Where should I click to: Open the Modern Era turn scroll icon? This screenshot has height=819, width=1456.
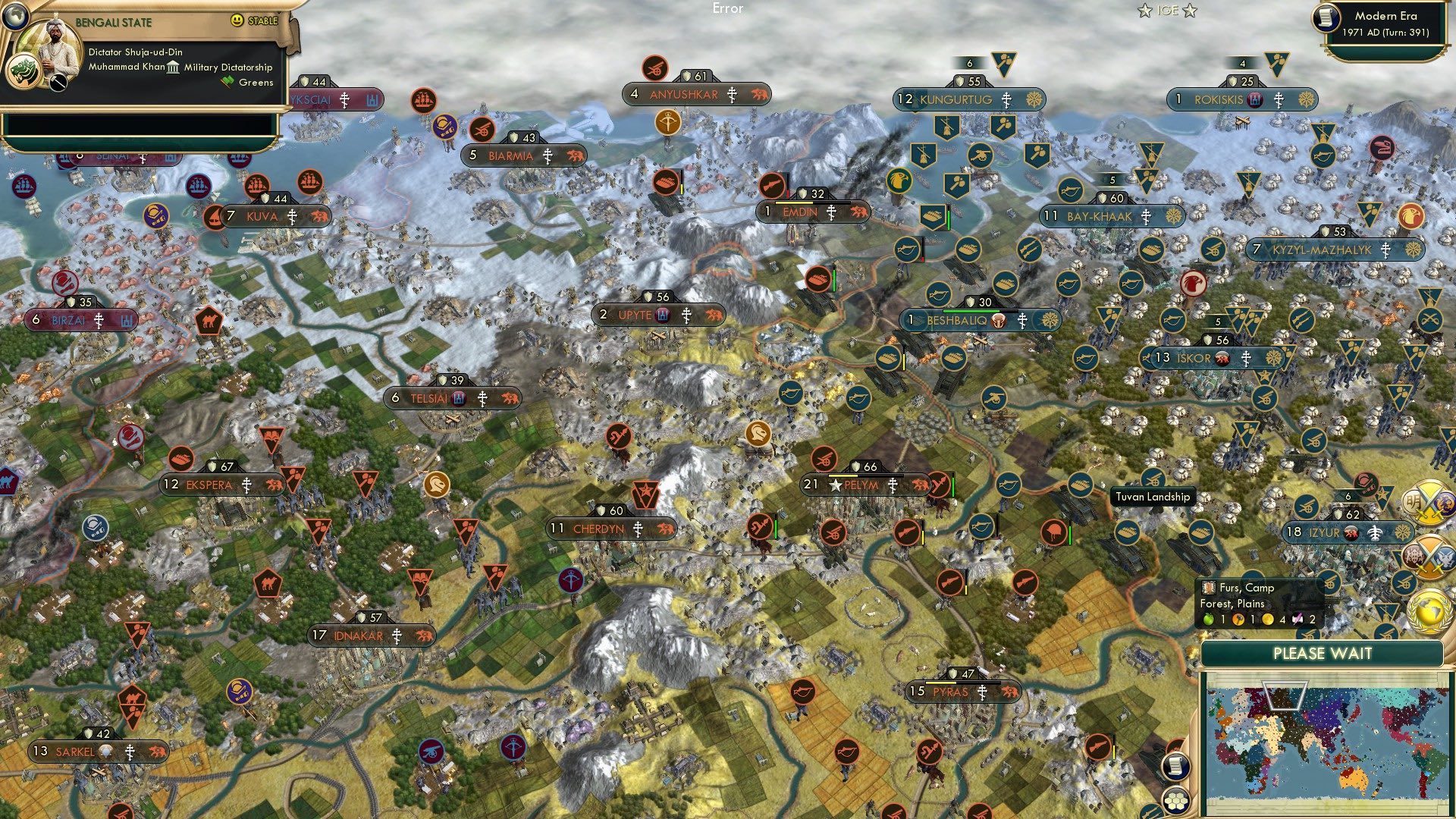[x=1326, y=17]
